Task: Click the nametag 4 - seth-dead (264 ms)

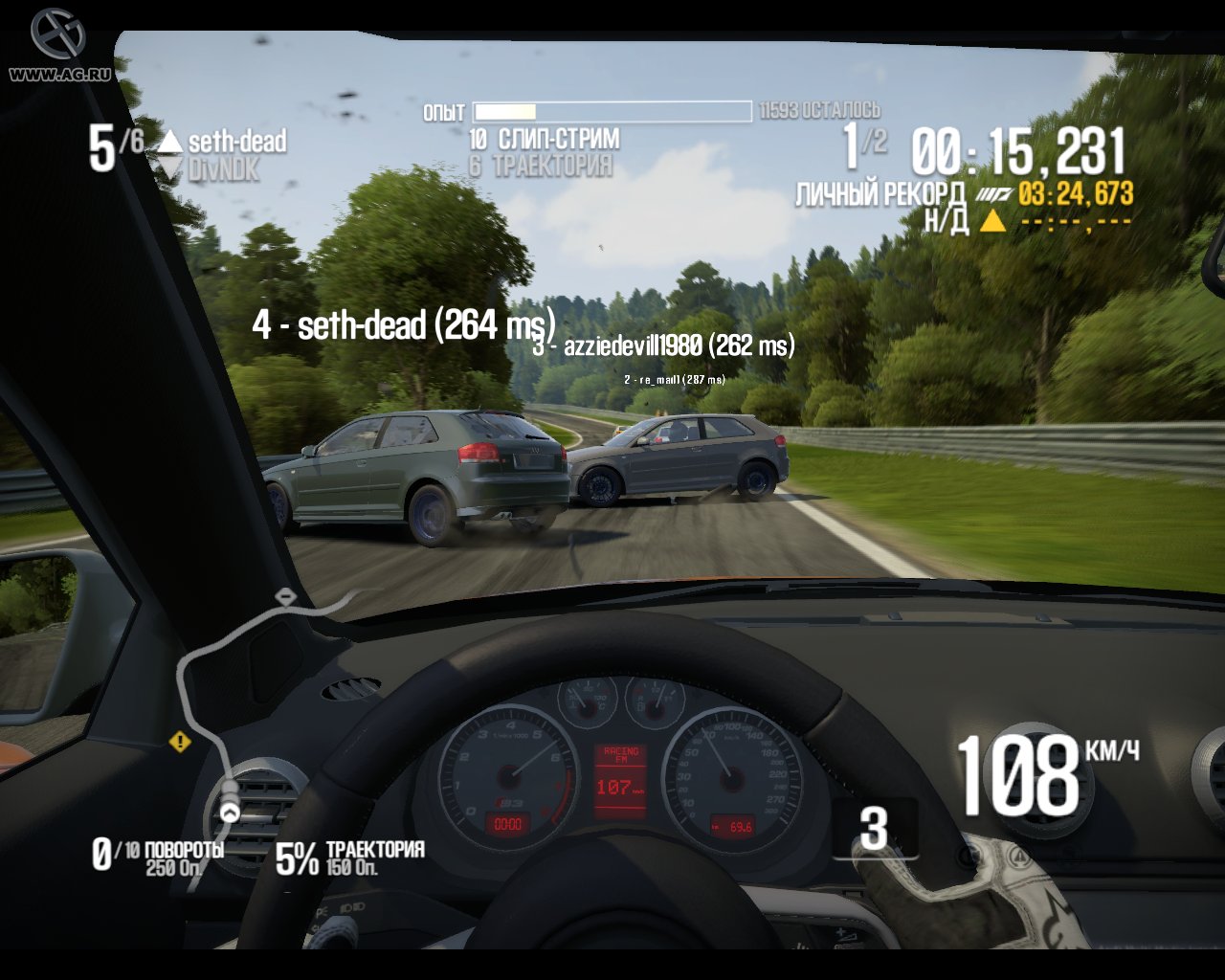Action: [405, 325]
